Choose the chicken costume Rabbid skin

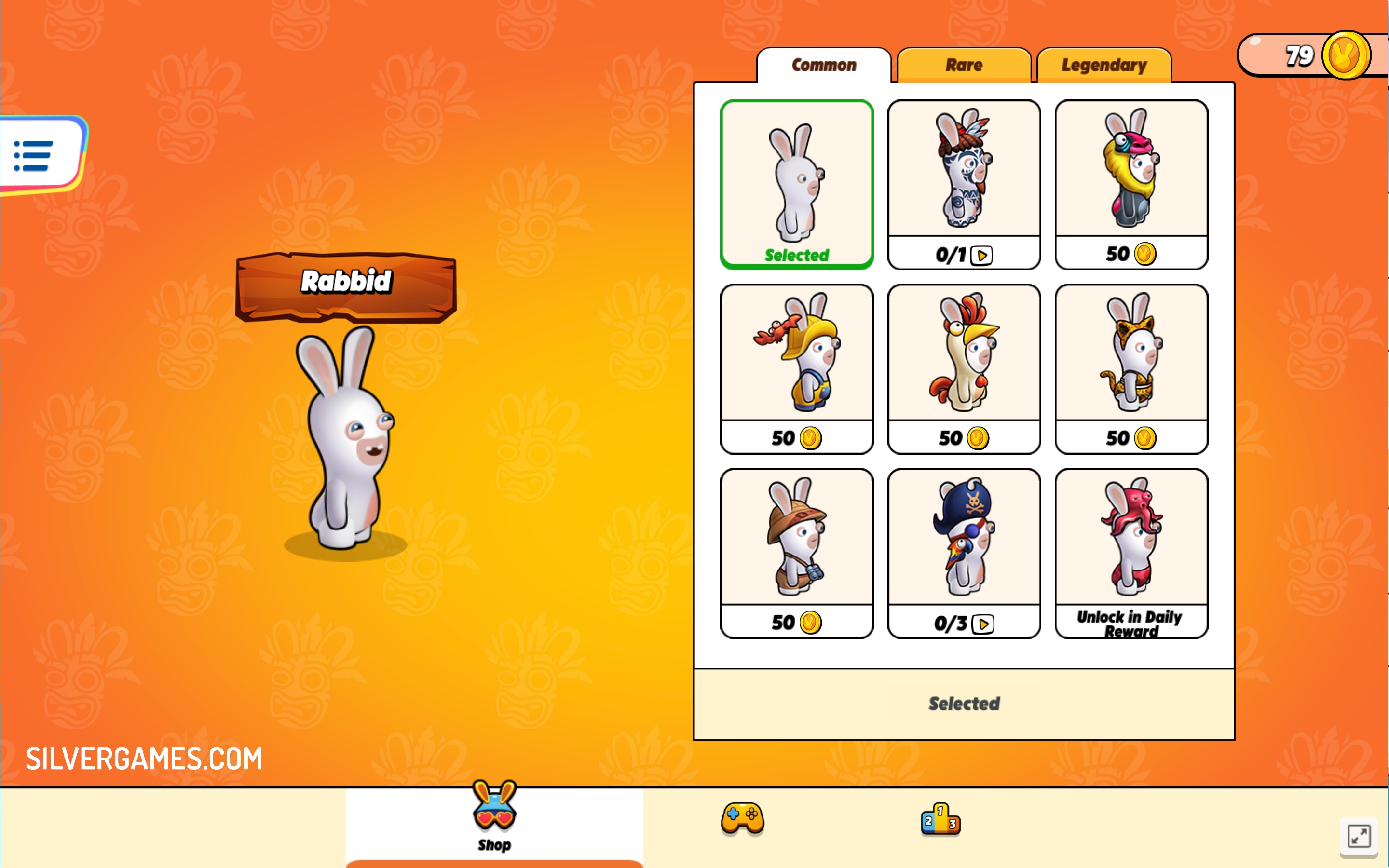[964, 368]
